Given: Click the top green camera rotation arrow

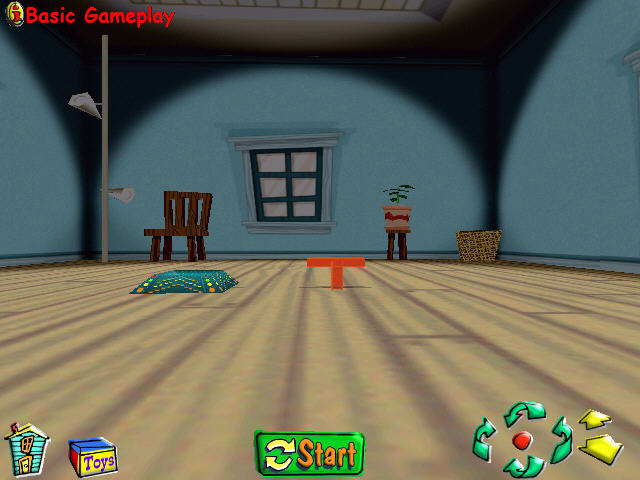Looking at the screenshot, I should click(x=524, y=411).
